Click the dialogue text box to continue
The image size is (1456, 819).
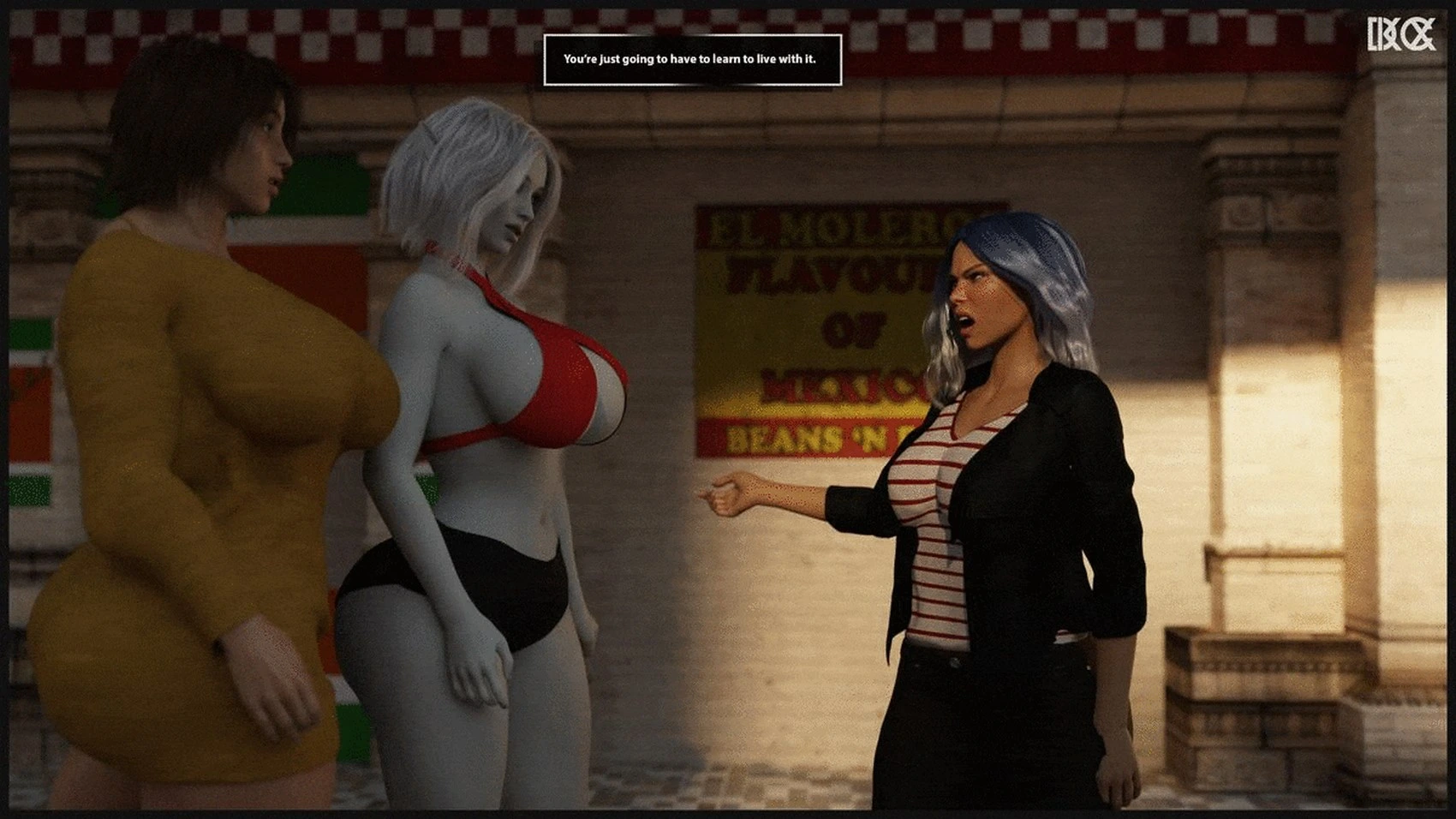(692, 59)
